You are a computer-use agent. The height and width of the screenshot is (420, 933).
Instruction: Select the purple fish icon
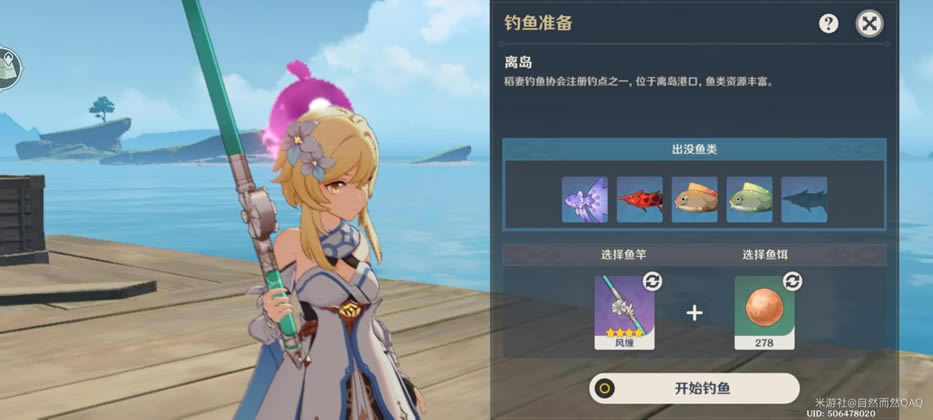click(x=585, y=199)
